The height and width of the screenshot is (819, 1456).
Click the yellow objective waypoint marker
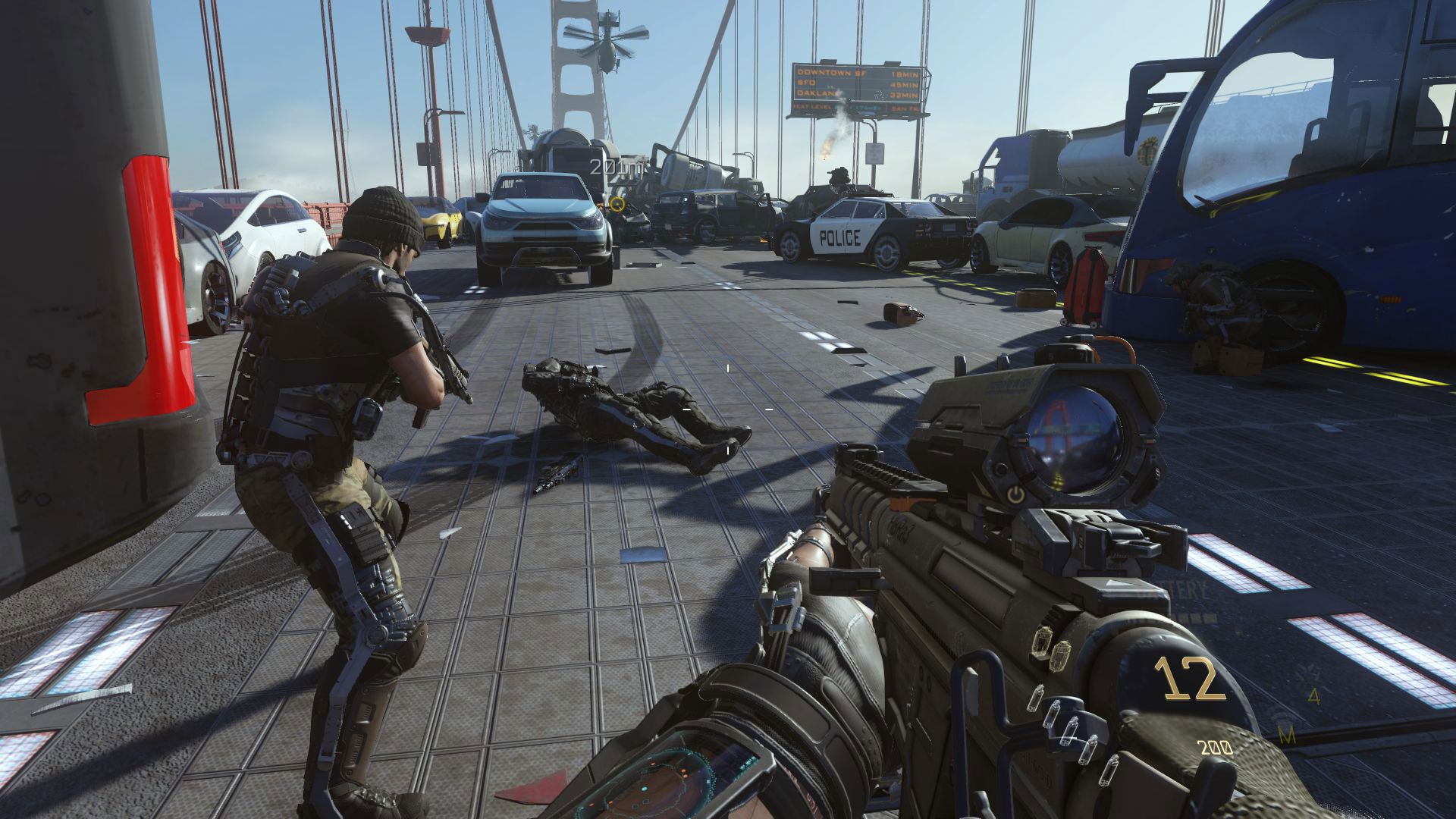coord(618,203)
